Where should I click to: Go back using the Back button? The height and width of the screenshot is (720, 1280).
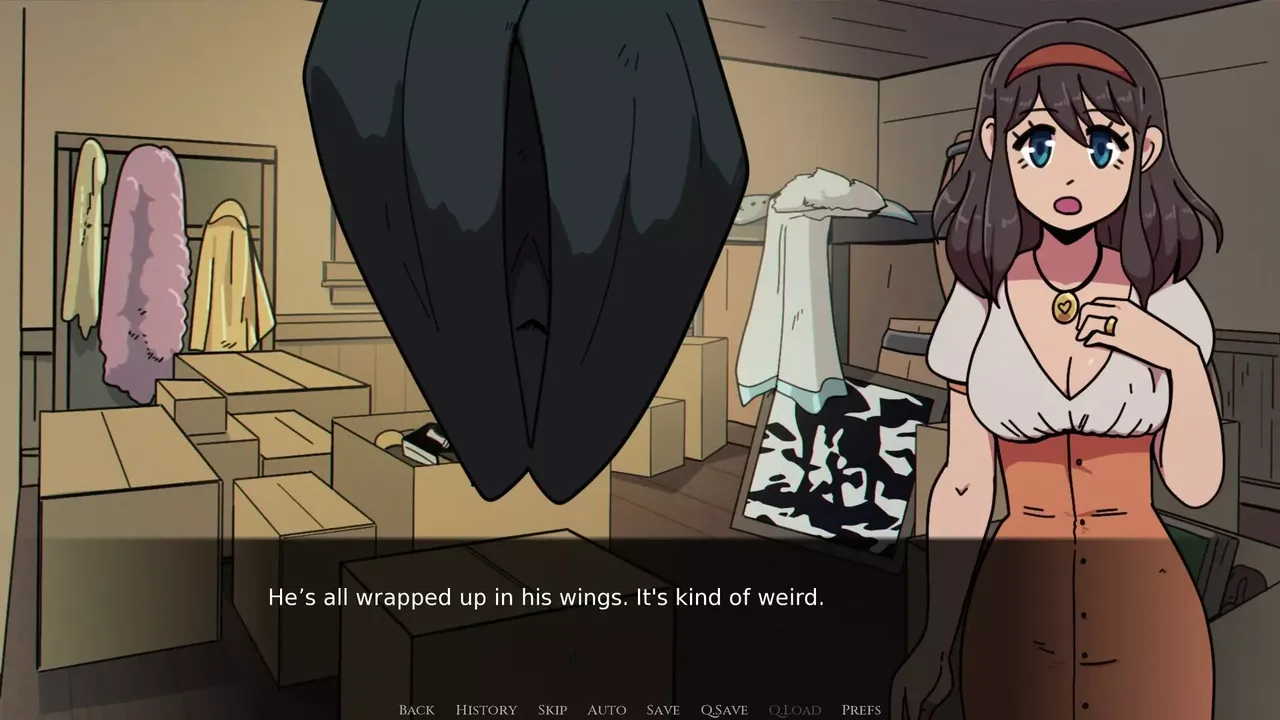point(416,710)
